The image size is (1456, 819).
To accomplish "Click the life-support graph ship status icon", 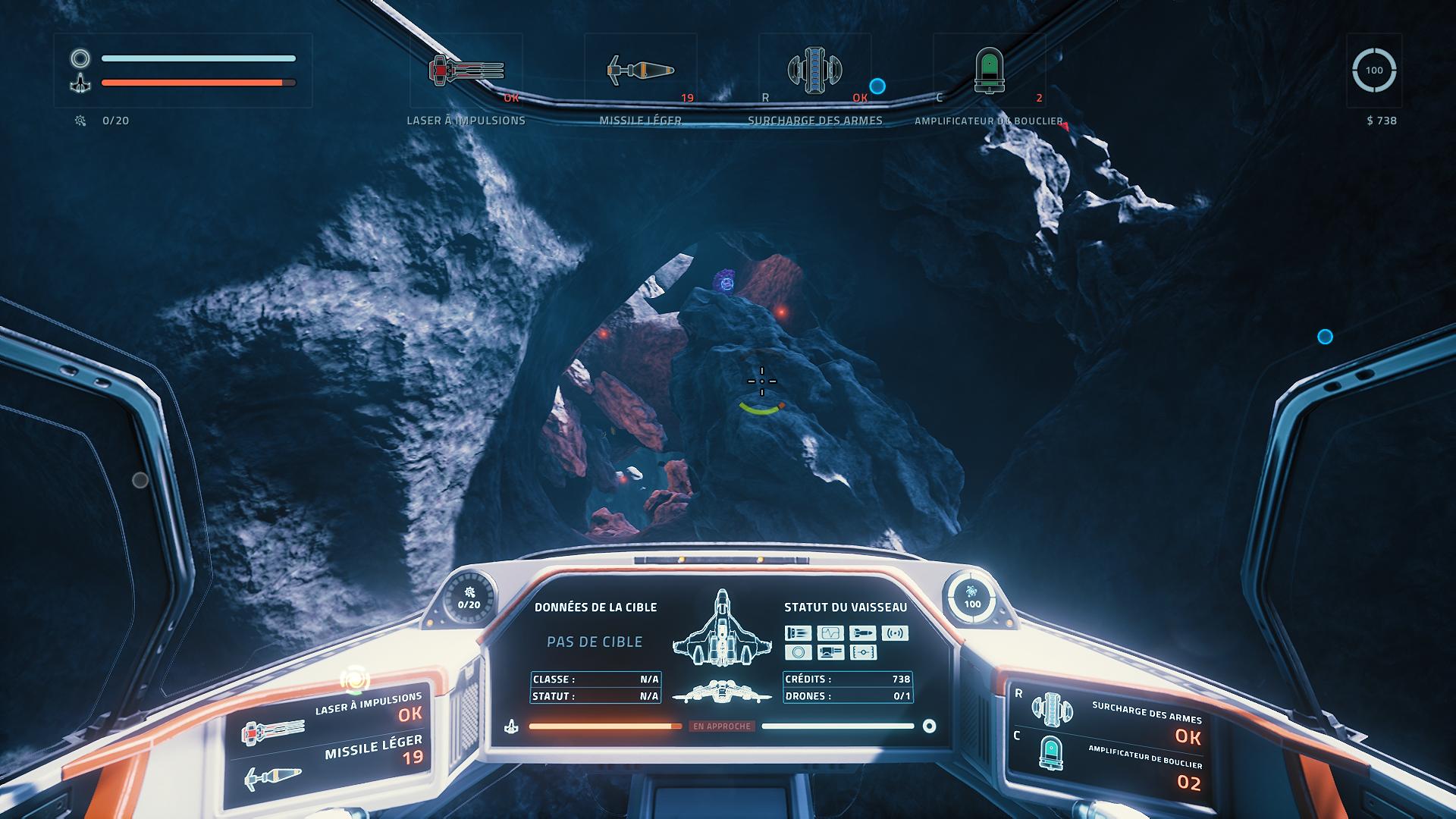I will pos(830,633).
